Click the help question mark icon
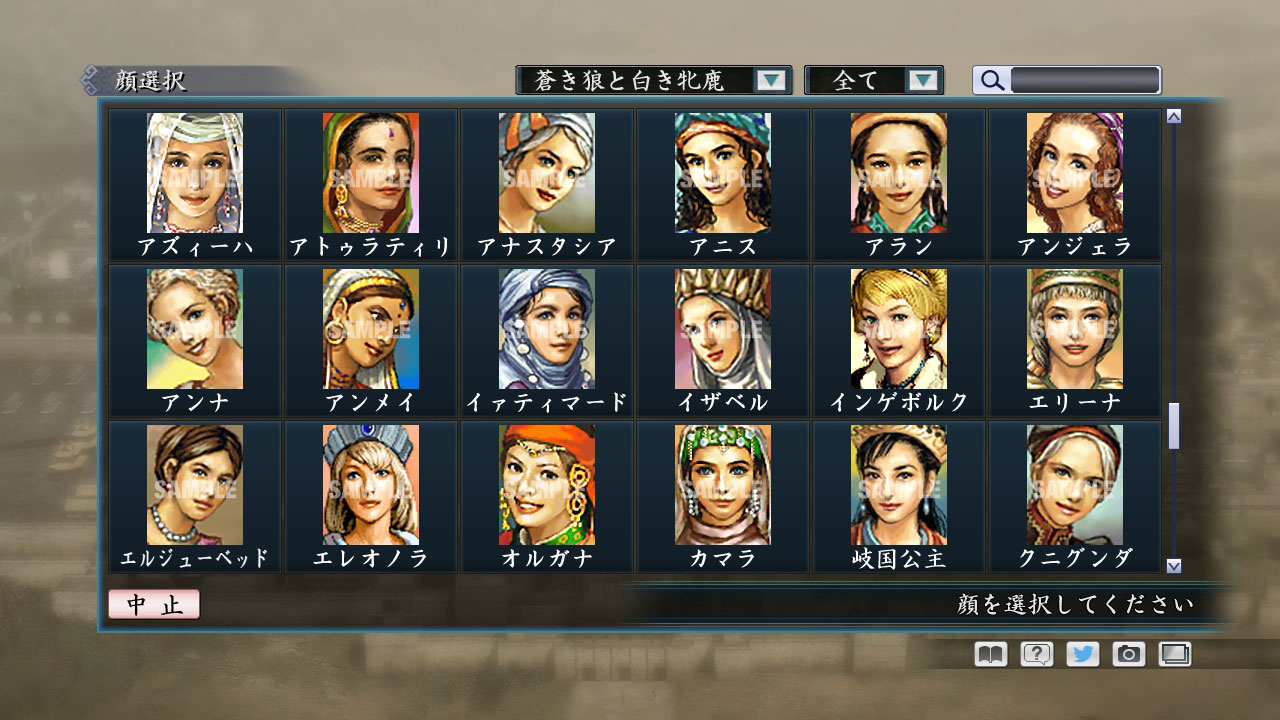 point(1035,653)
